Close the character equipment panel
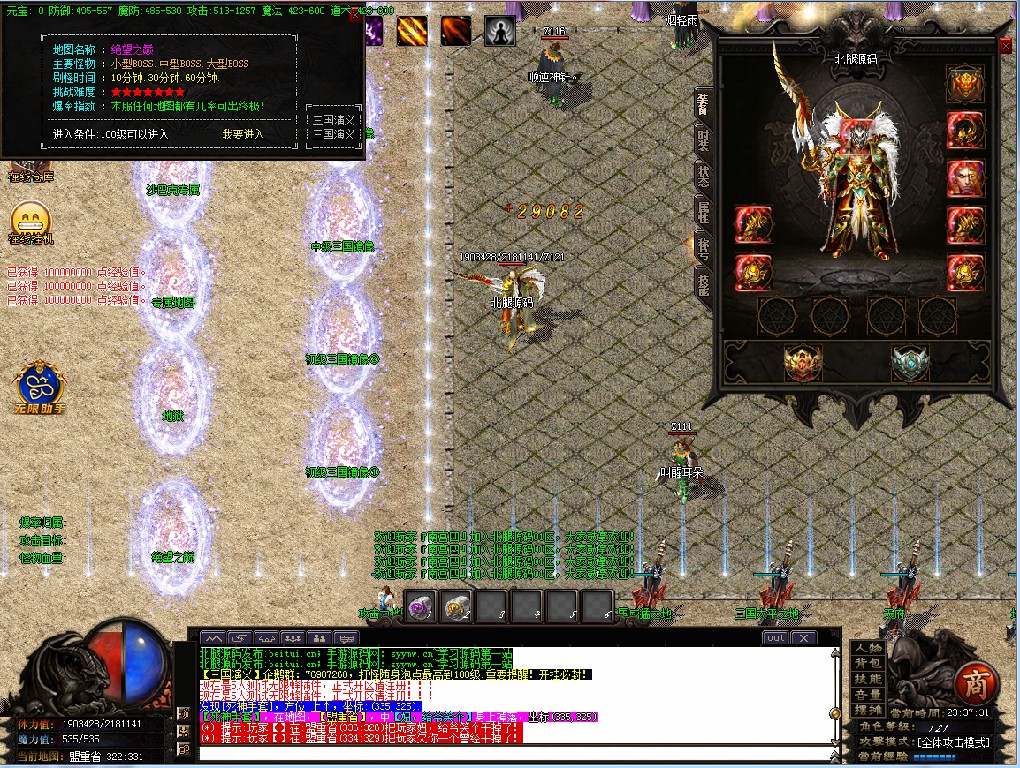The width and height of the screenshot is (1020, 768). [1006, 46]
